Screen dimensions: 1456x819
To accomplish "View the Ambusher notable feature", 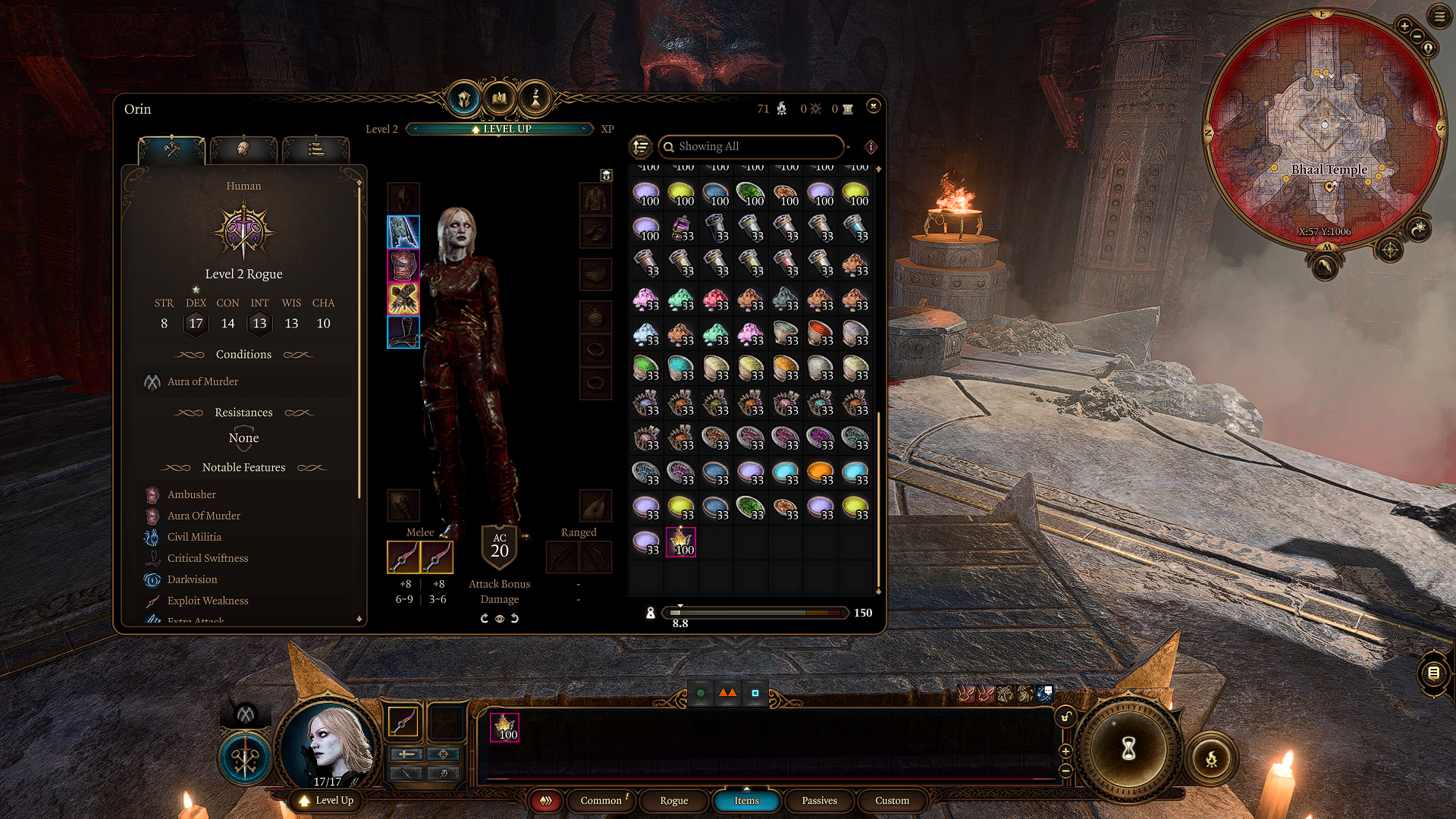I will pyautogui.click(x=191, y=494).
